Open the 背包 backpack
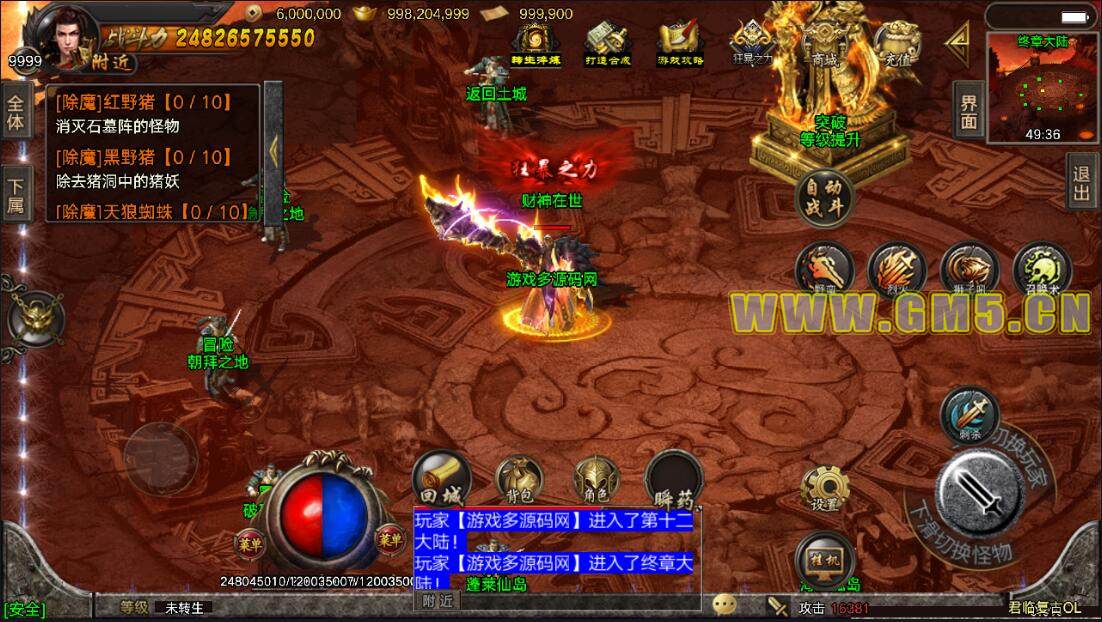 click(520, 479)
